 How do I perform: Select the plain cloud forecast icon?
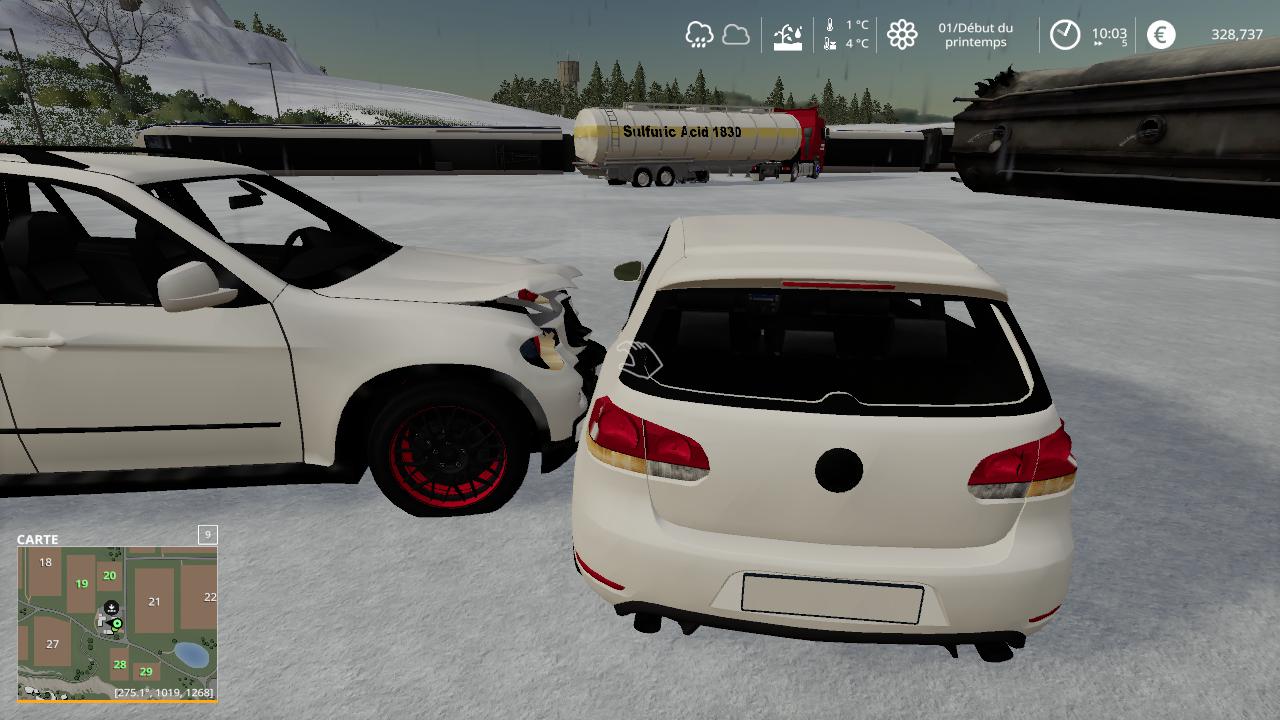coord(736,35)
